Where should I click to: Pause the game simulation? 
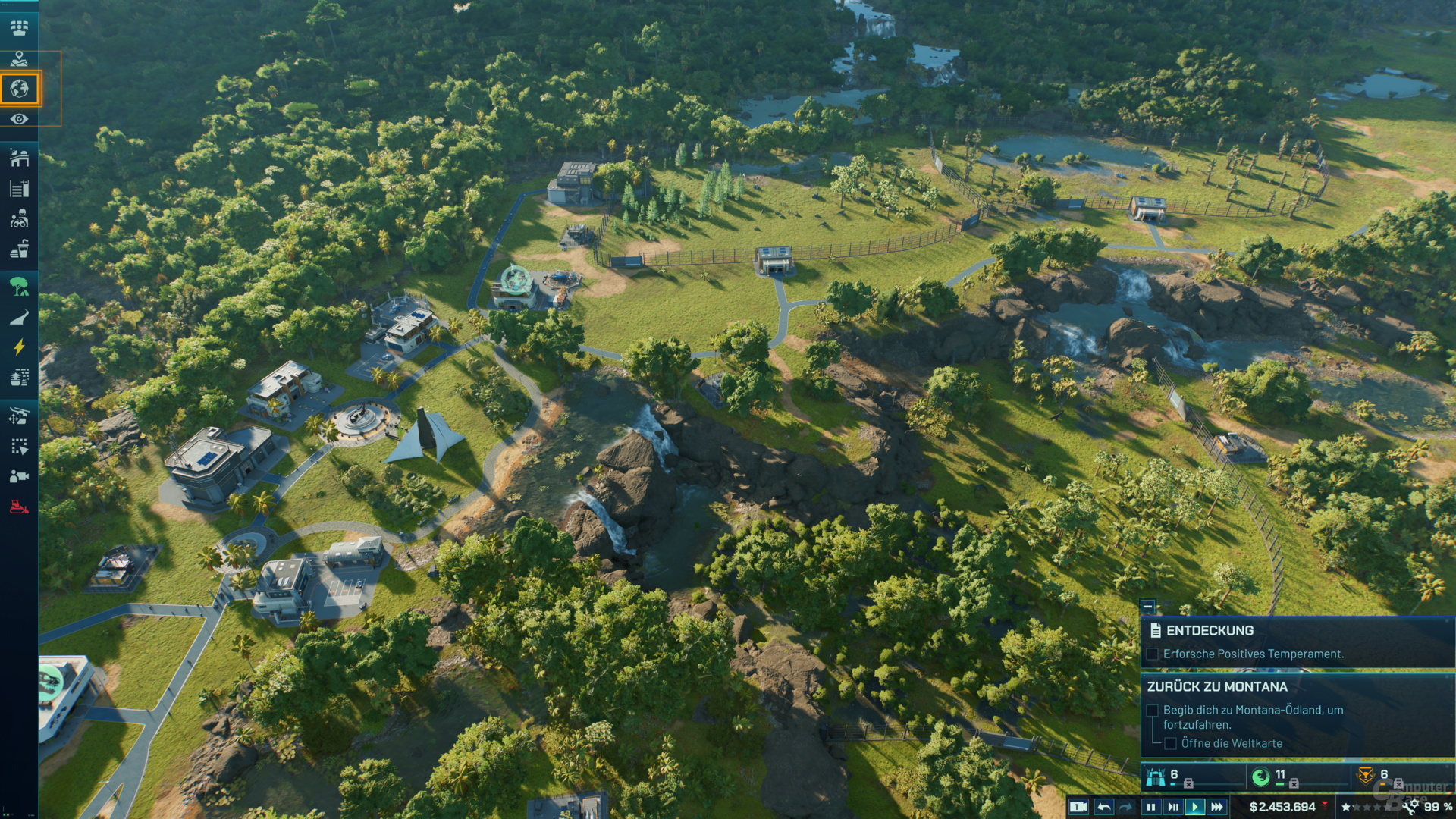pos(1151,807)
